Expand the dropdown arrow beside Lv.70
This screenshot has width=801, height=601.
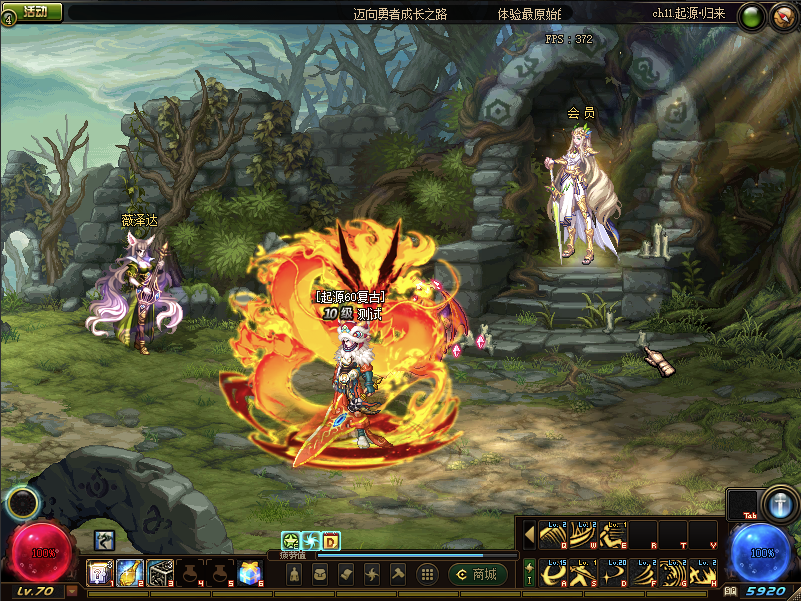coord(72,592)
